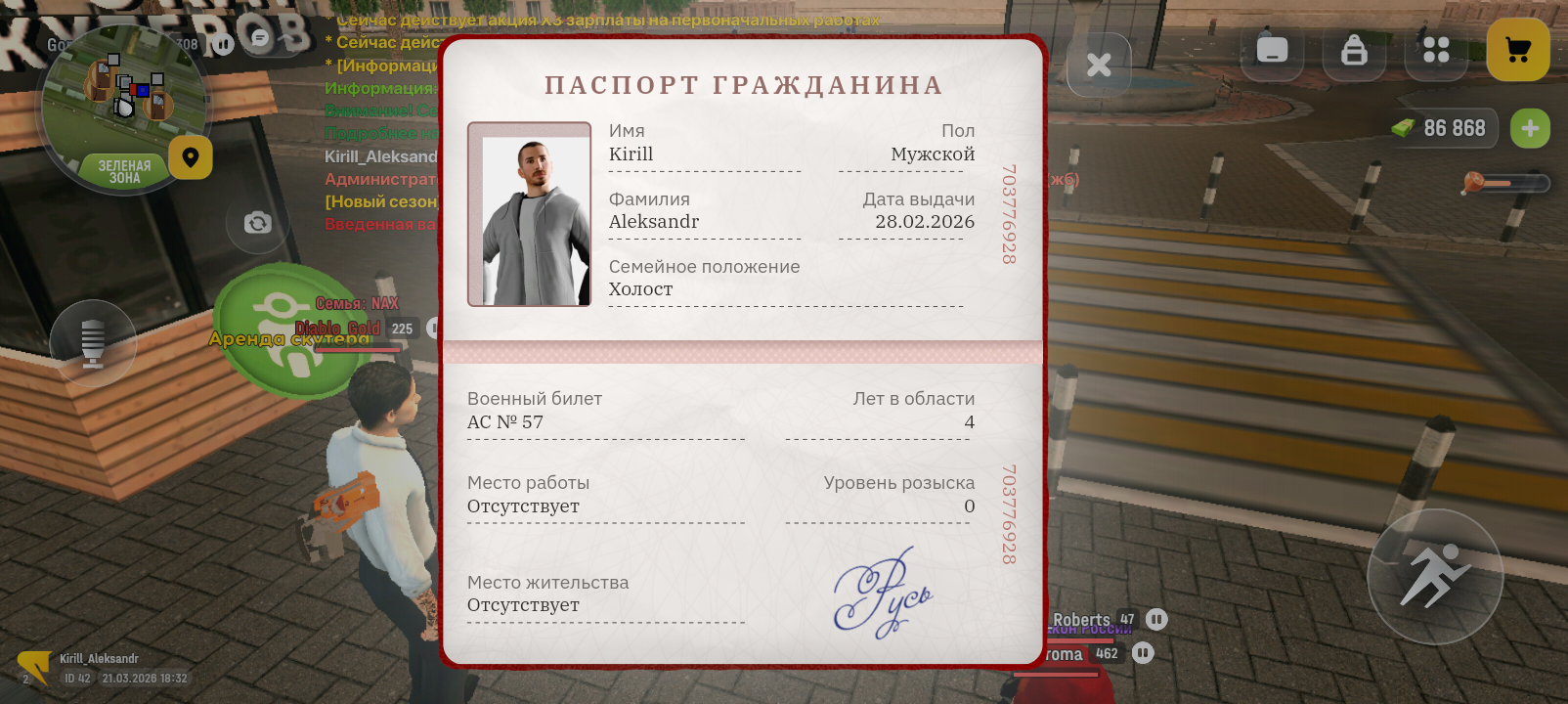This screenshot has height=704, width=1568.
Task: Open the keyboard chat input icon
Action: (1271, 50)
